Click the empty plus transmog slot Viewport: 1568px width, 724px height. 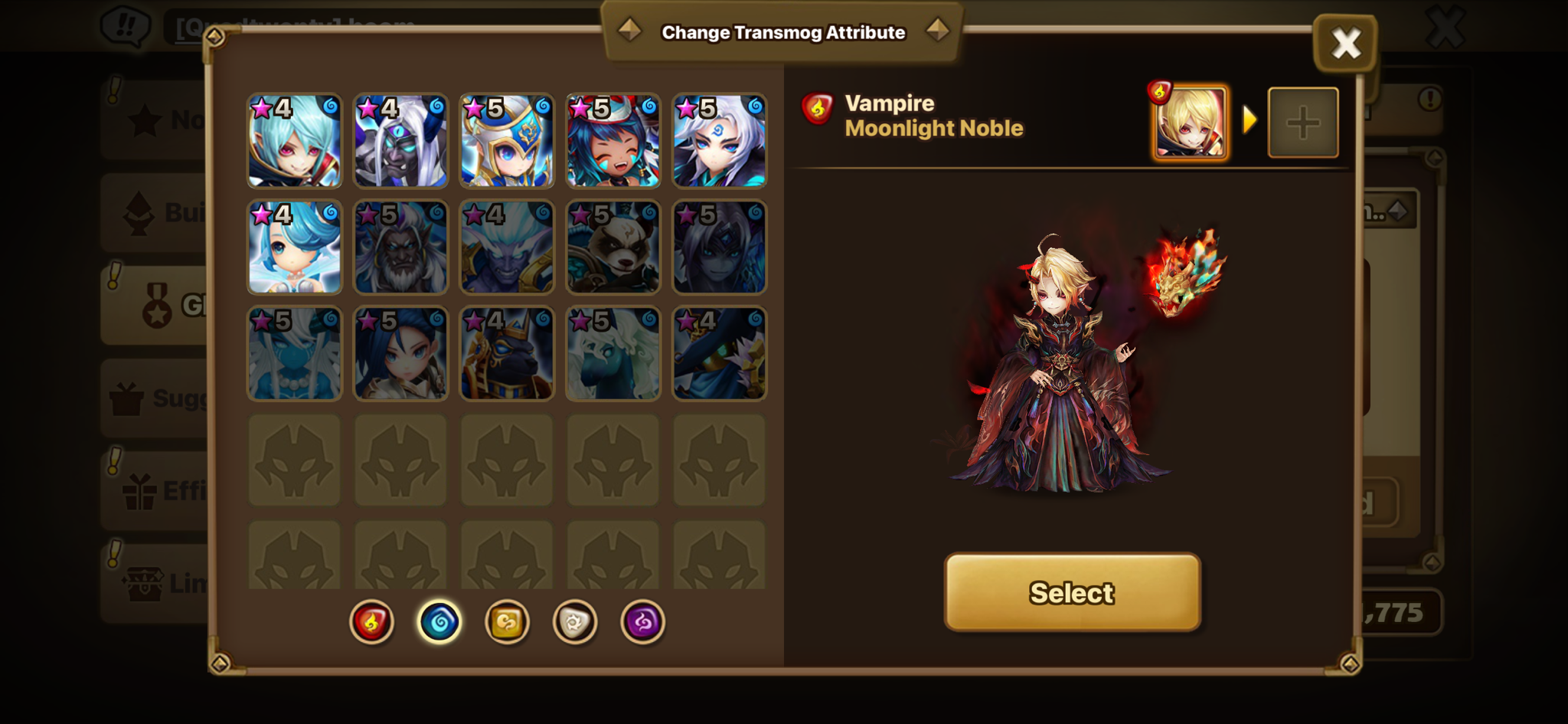[1303, 123]
